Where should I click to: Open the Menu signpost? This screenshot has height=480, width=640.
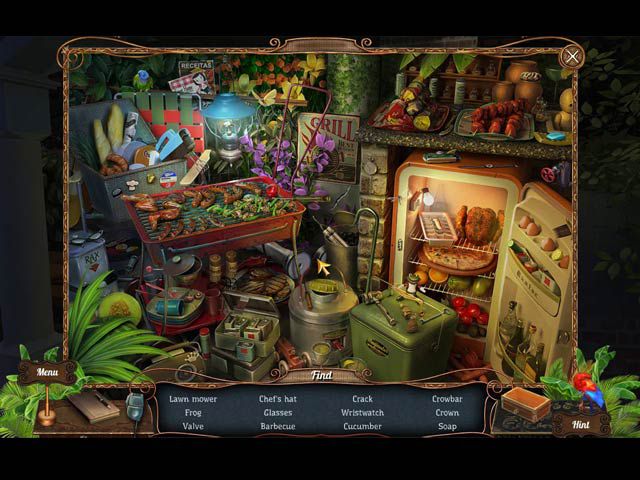coord(47,373)
